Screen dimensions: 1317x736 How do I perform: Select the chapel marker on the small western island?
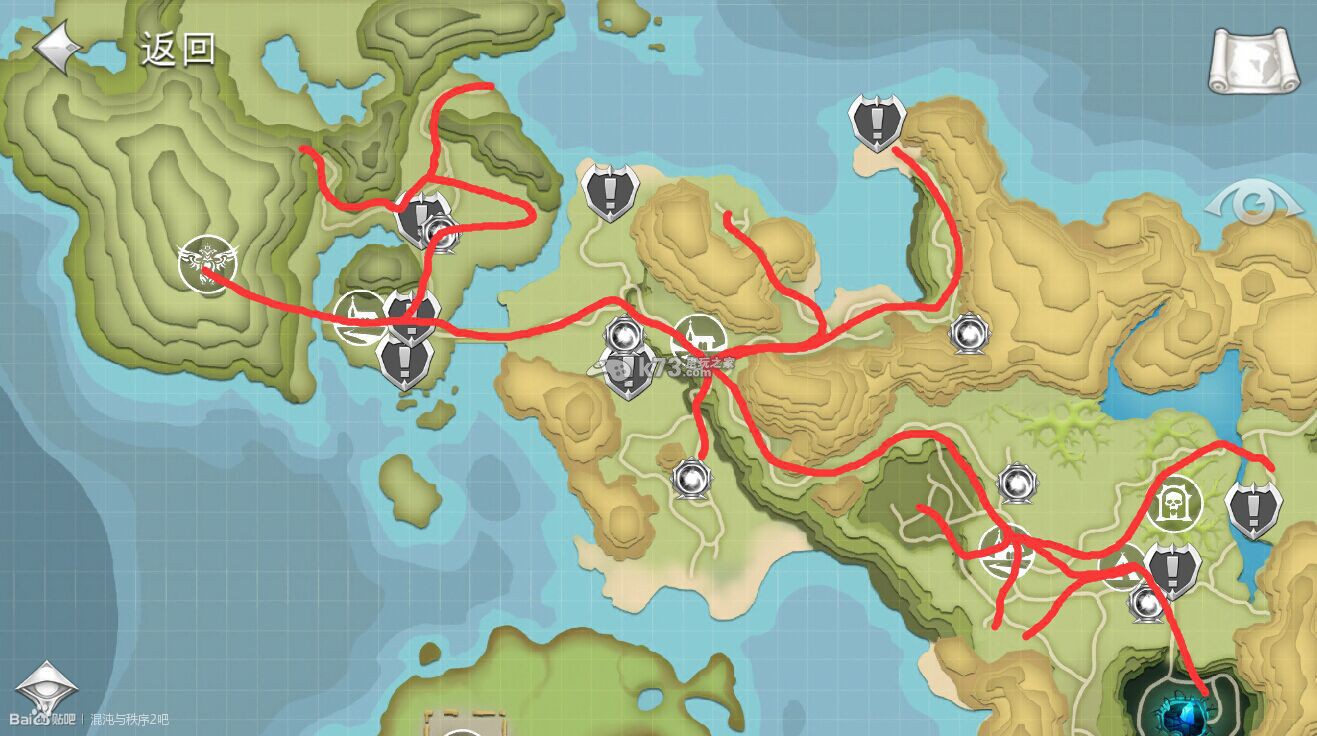(x=358, y=317)
